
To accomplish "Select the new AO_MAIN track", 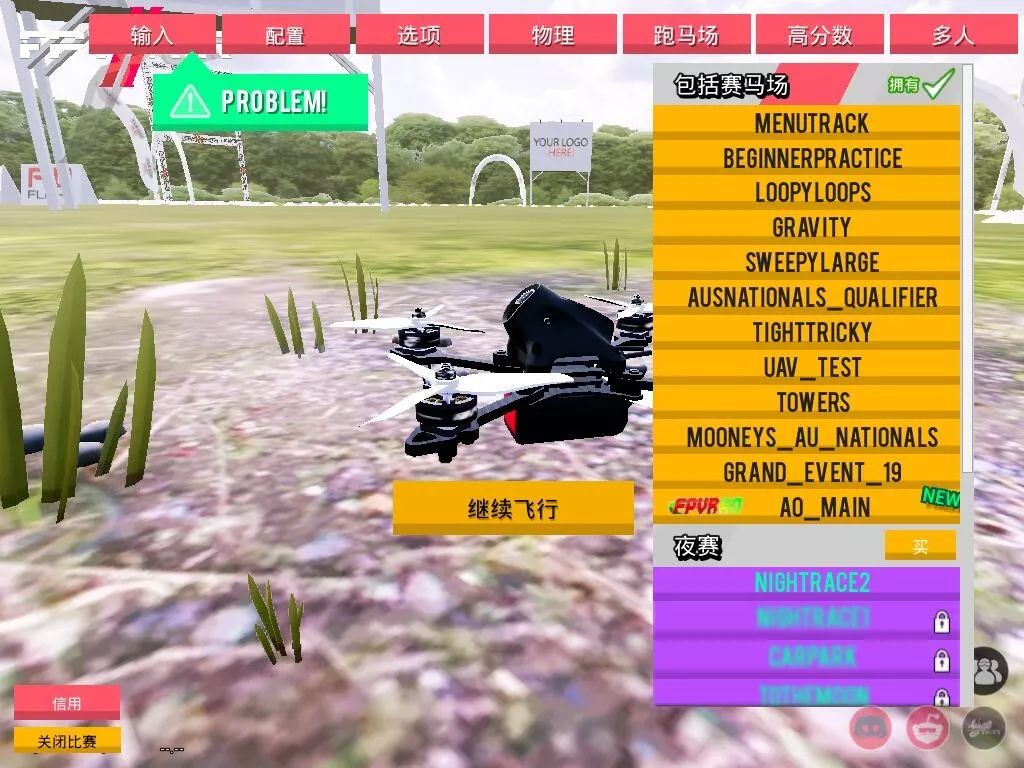I will [811, 507].
